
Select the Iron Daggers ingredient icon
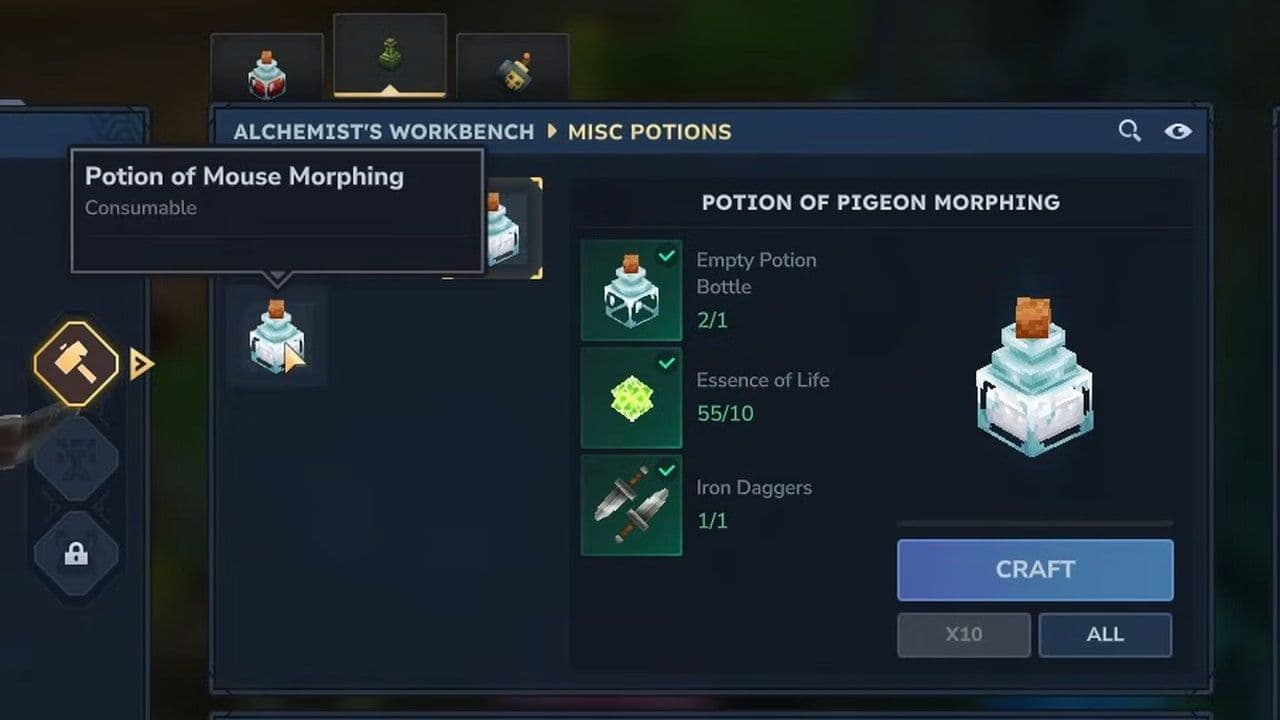pos(631,505)
